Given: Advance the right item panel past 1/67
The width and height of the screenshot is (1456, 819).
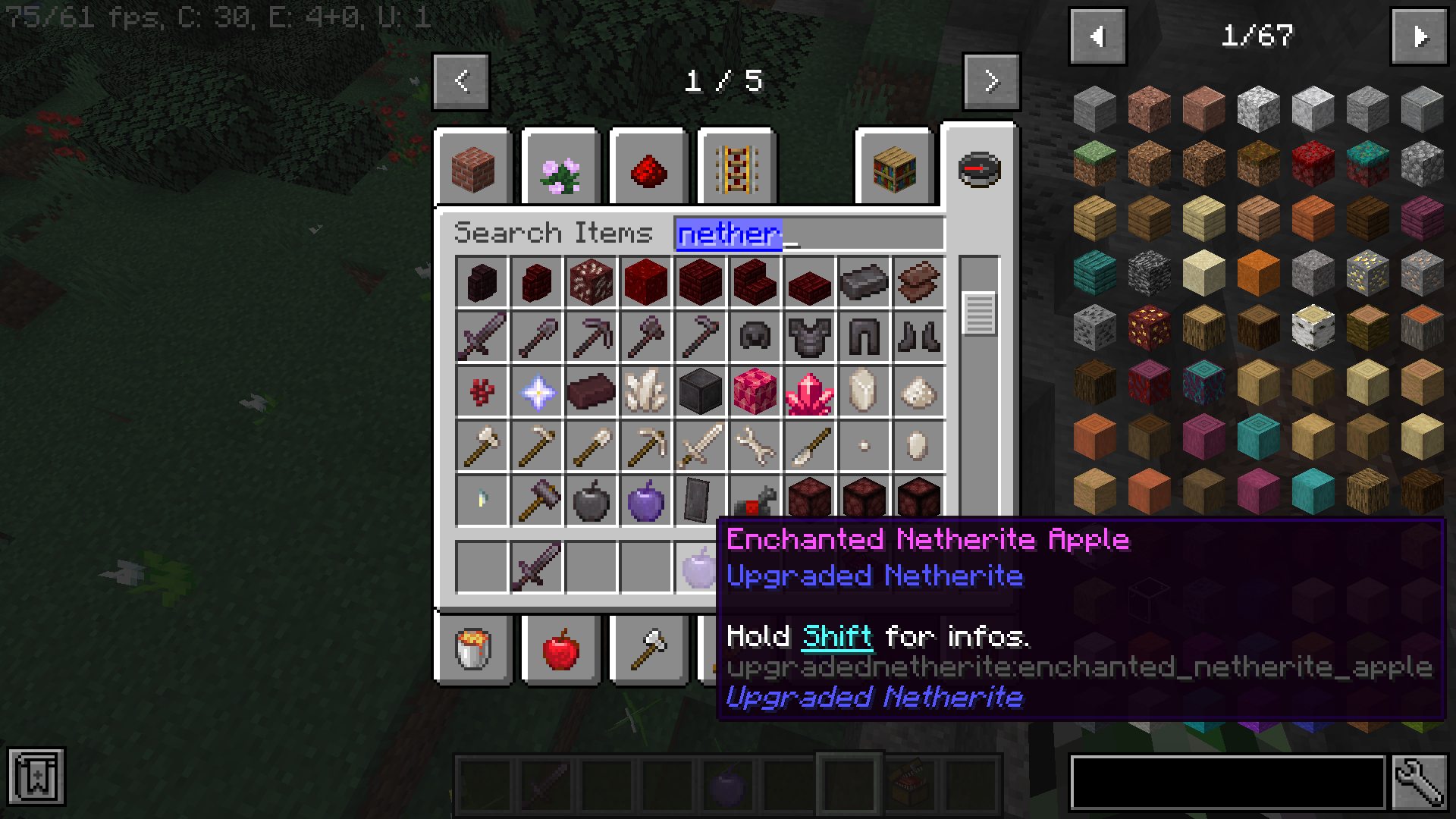Looking at the screenshot, I should pos(1420,36).
